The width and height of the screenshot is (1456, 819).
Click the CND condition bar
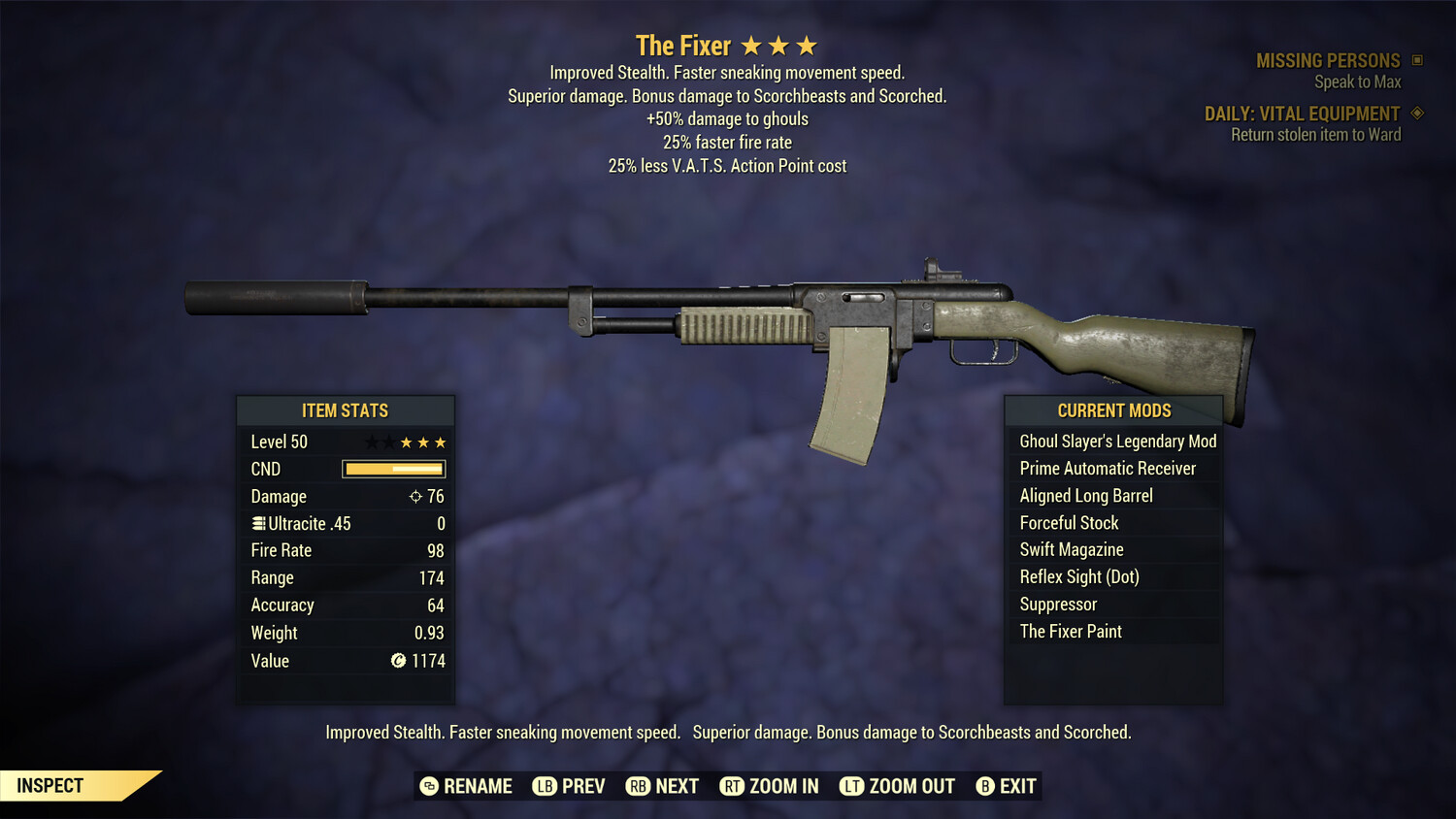coord(393,469)
